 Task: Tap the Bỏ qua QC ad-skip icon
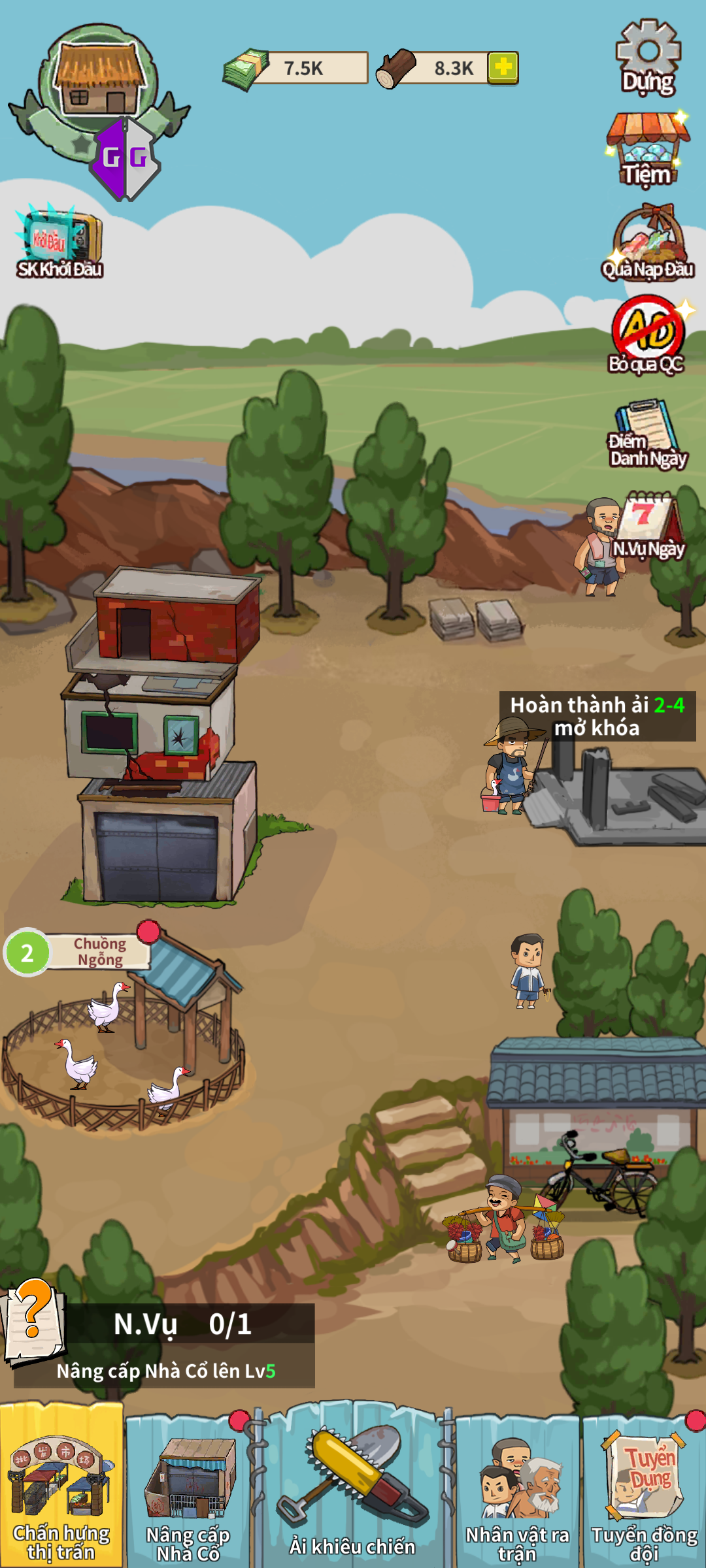pyautogui.click(x=647, y=335)
